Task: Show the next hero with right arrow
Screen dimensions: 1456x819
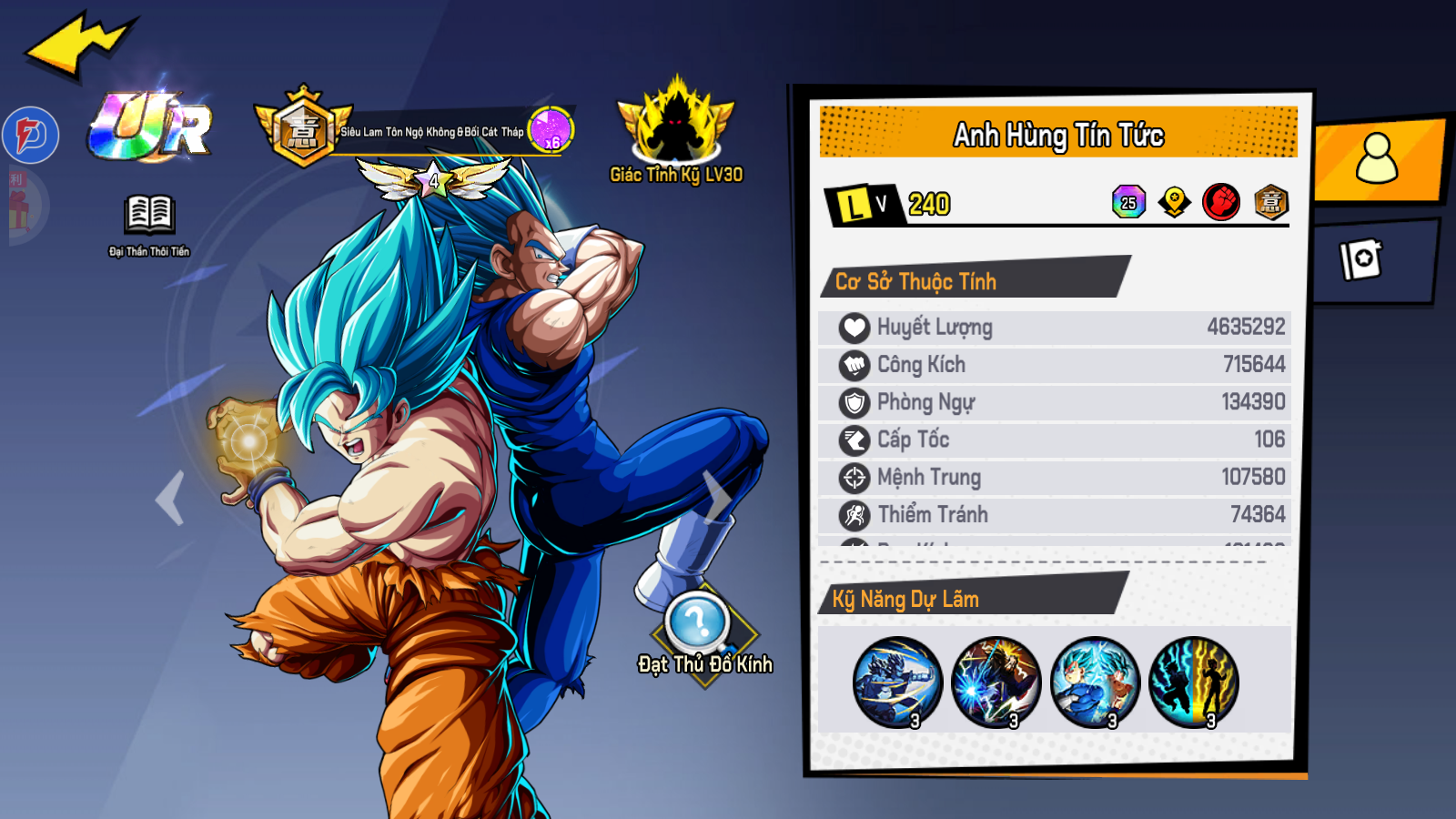Action: click(717, 498)
